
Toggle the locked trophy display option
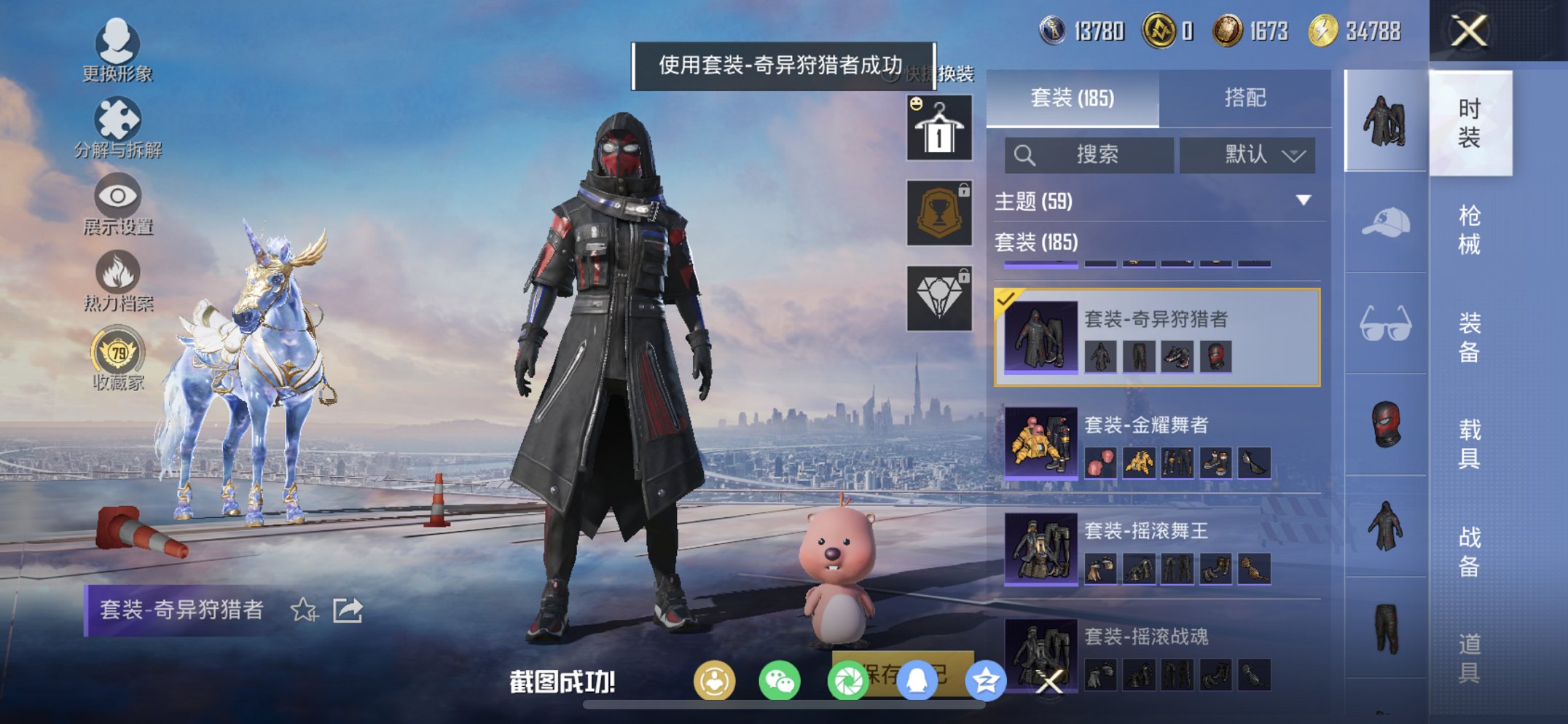click(x=938, y=211)
